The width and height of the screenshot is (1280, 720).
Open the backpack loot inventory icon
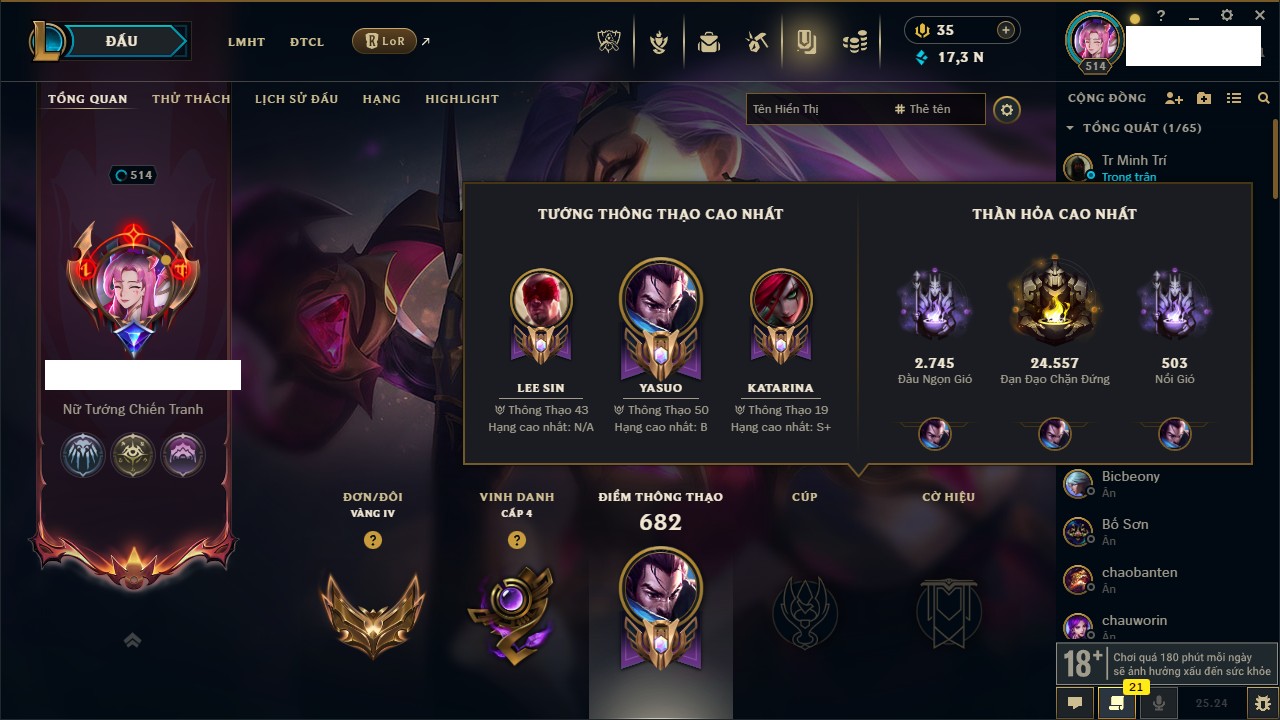[709, 42]
